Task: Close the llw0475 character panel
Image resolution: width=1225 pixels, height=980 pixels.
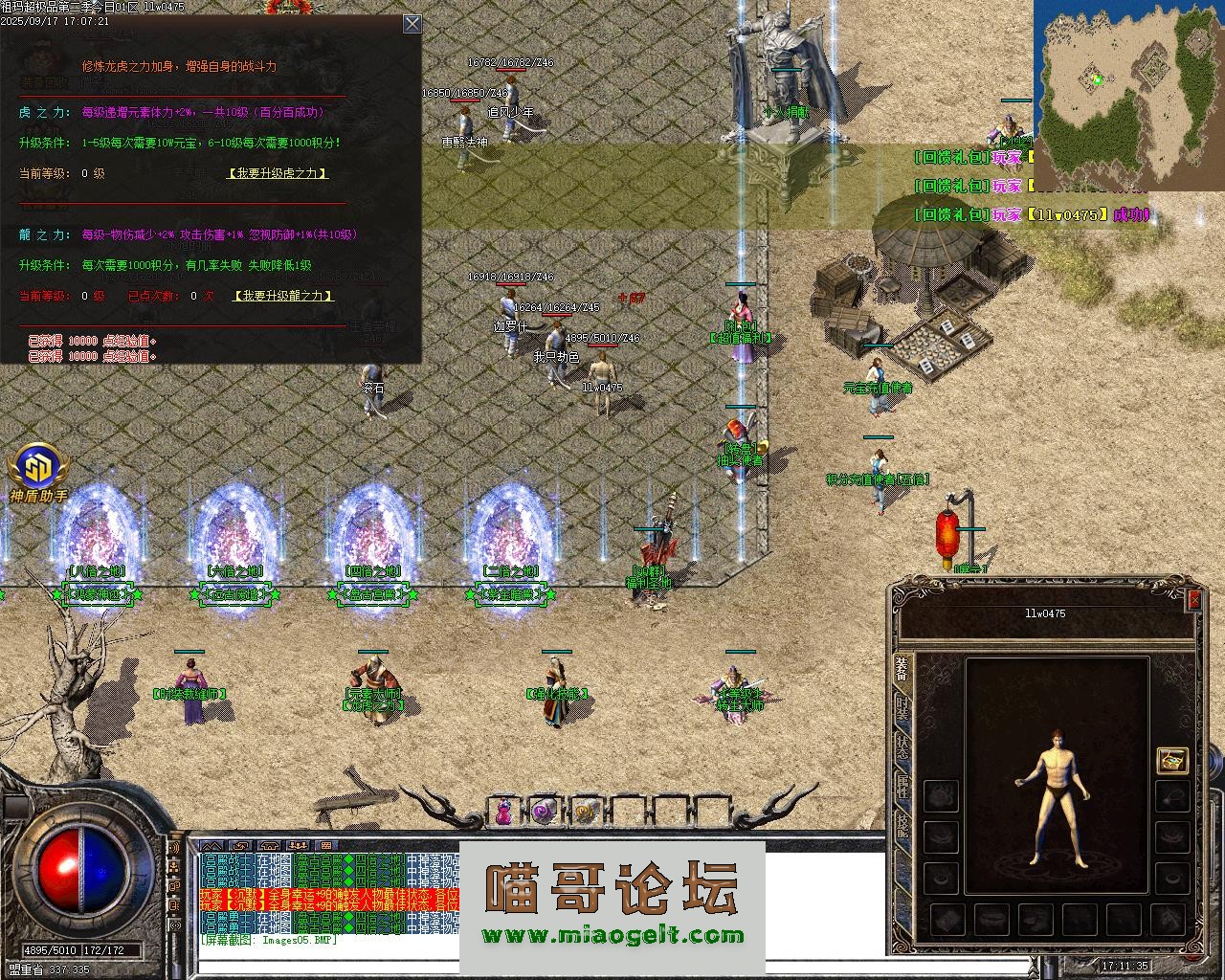Action: pyautogui.click(x=1193, y=600)
